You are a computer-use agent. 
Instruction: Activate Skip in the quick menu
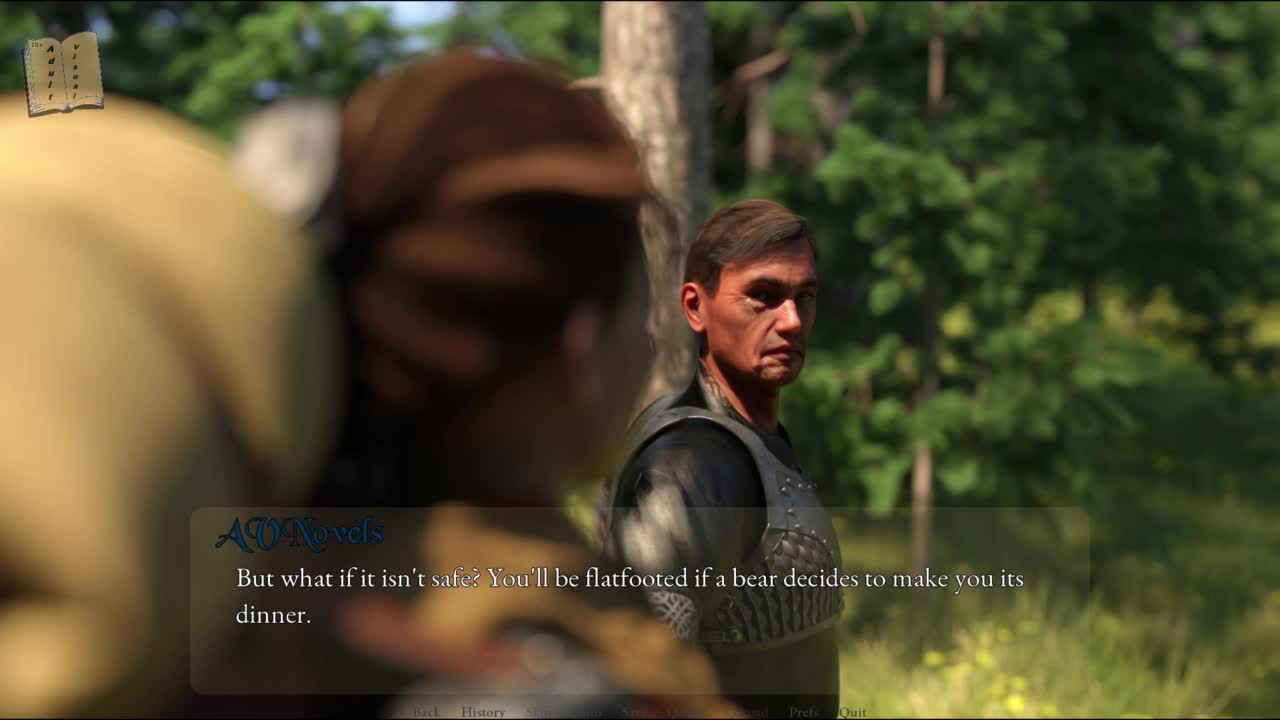(539, 712)
